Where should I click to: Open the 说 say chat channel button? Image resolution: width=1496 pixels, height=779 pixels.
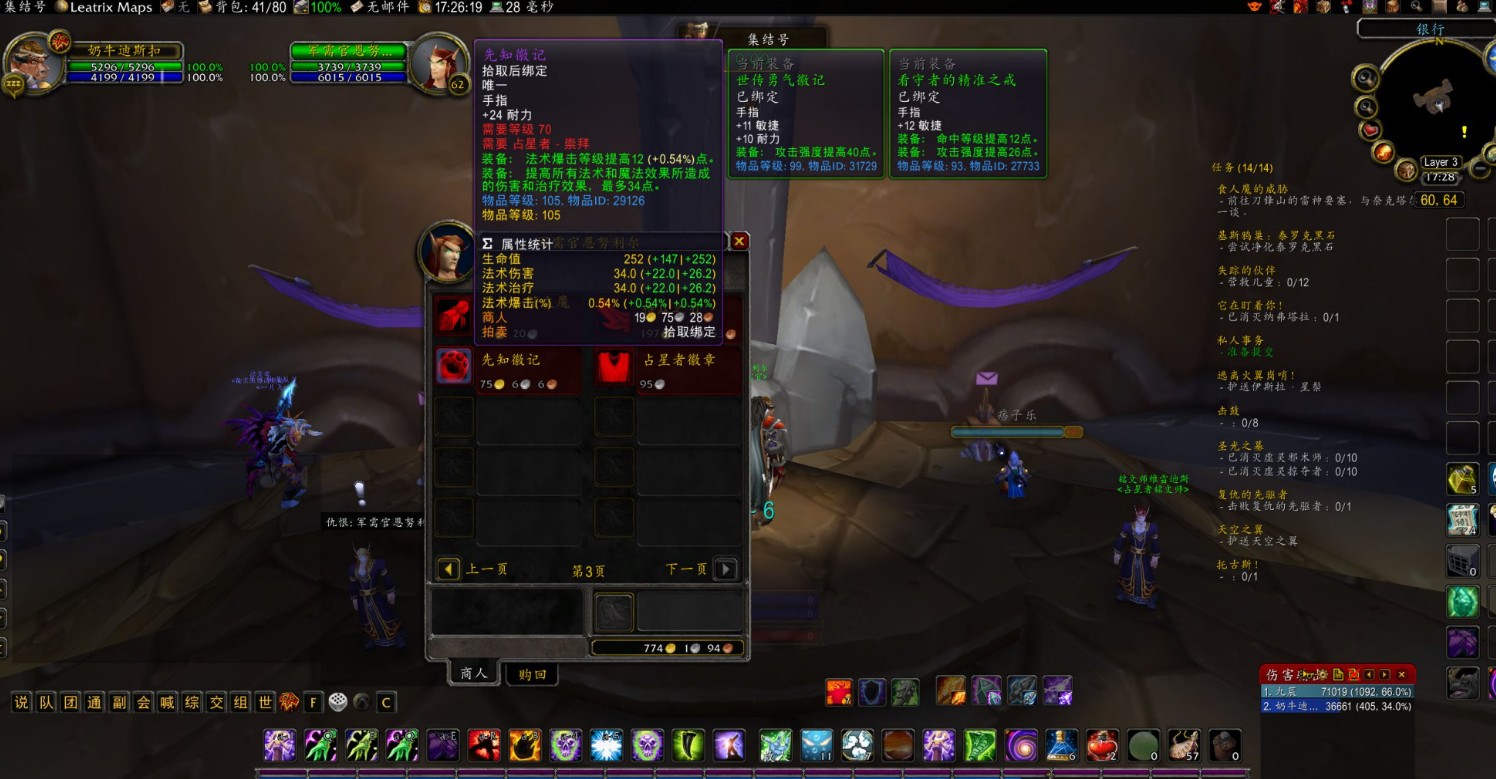[21, 702]
